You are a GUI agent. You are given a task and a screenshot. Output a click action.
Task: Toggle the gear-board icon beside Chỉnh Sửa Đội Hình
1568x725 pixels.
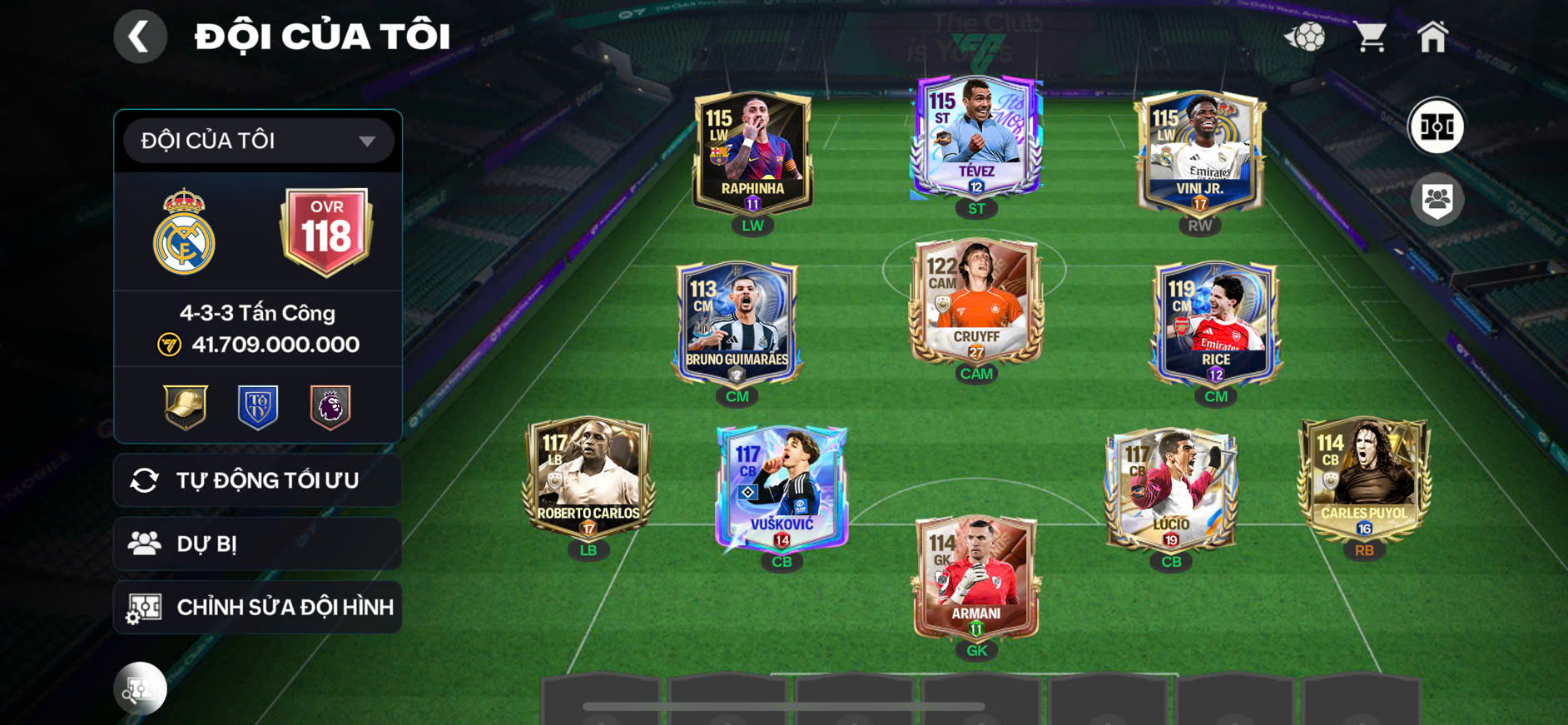coord(147,607)
